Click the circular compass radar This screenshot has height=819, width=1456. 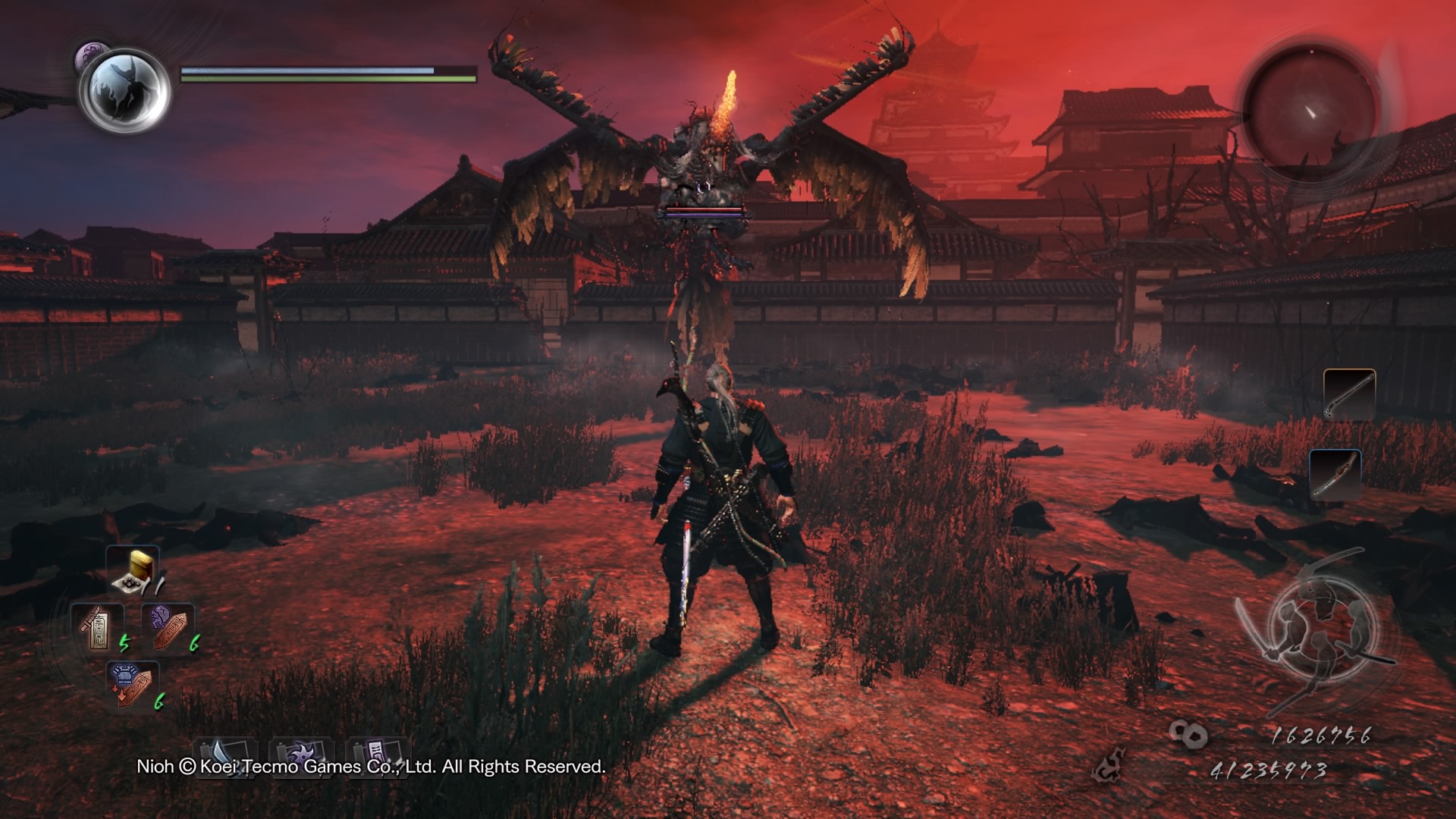pos(1310,111)
